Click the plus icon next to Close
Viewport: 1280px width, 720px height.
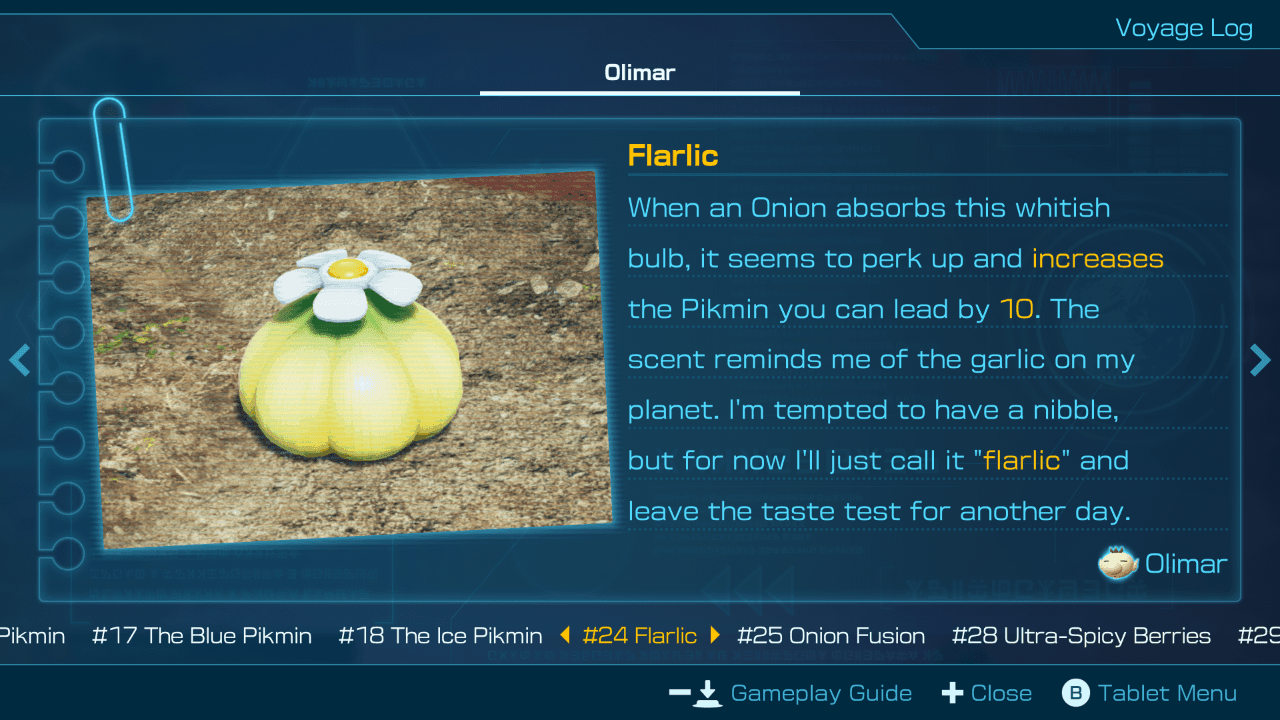(953, 692)
